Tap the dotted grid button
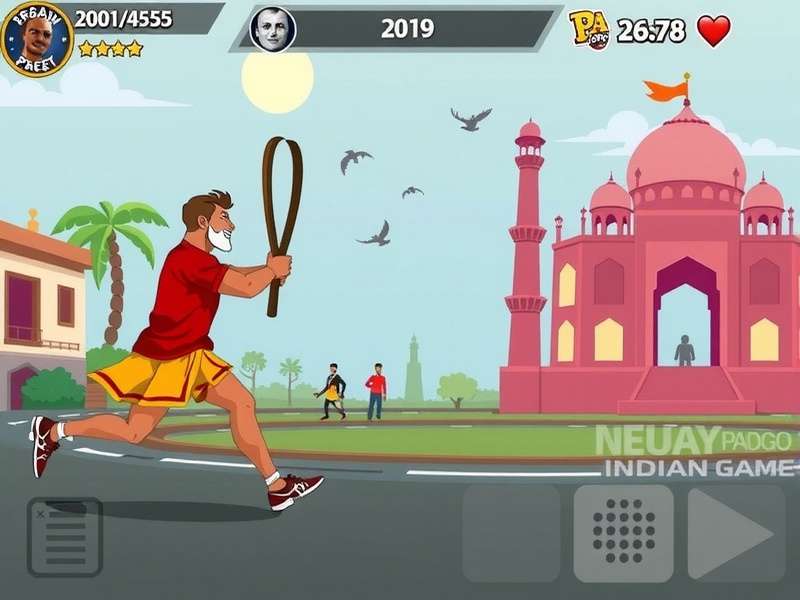The height and width of the screenshot is (600, 800). tap(623, 534)
